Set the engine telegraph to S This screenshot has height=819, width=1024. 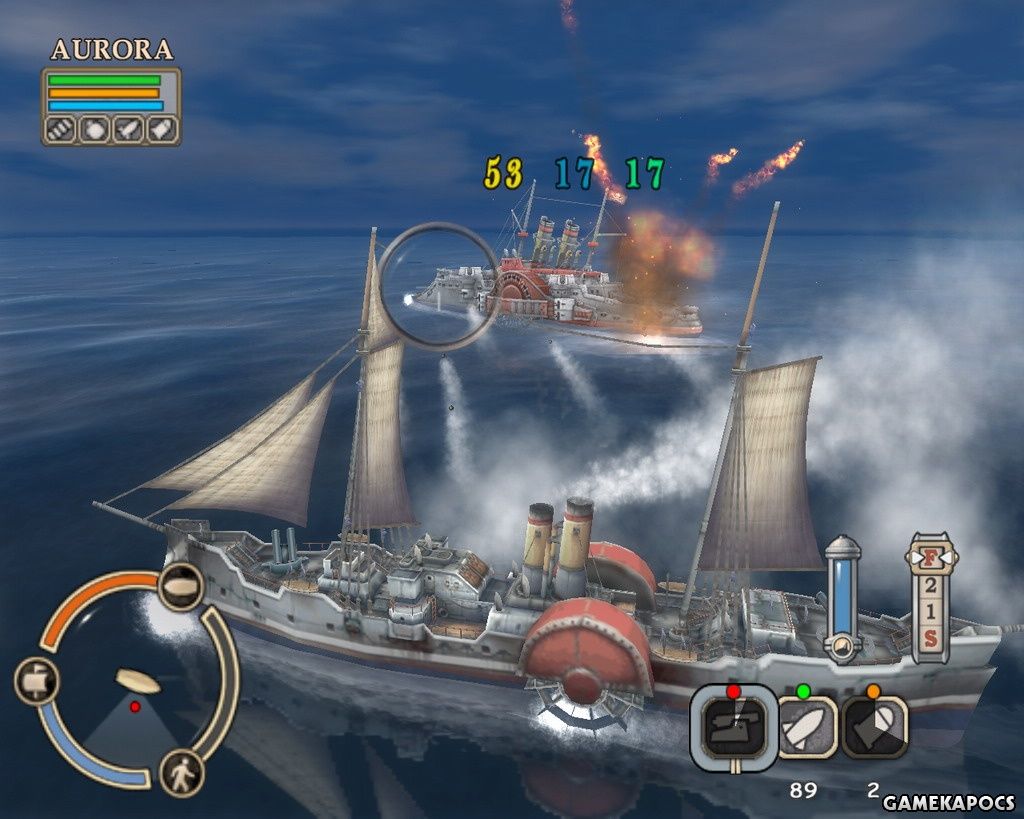tap(930, 640)
